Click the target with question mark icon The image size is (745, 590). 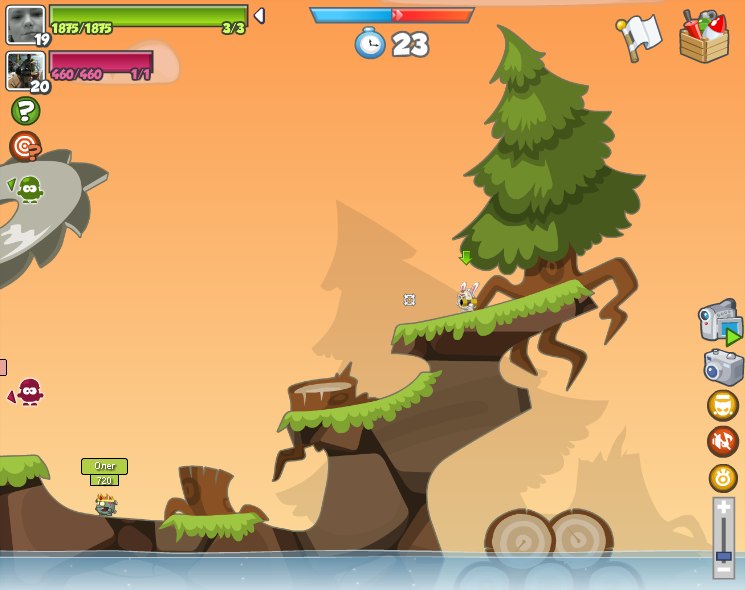[x=25, y=147]
